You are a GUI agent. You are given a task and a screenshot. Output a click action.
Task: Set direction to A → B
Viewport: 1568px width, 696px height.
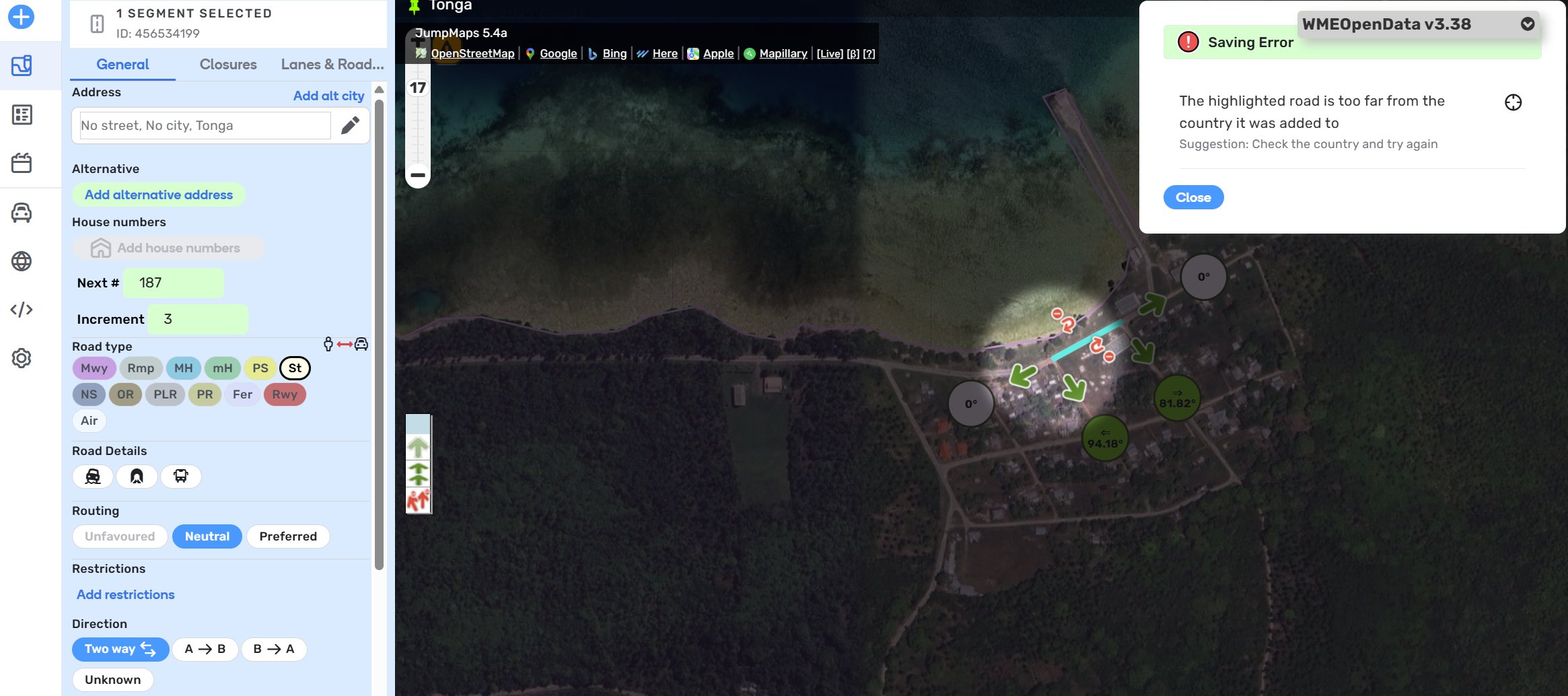click(x=205, y=649)
